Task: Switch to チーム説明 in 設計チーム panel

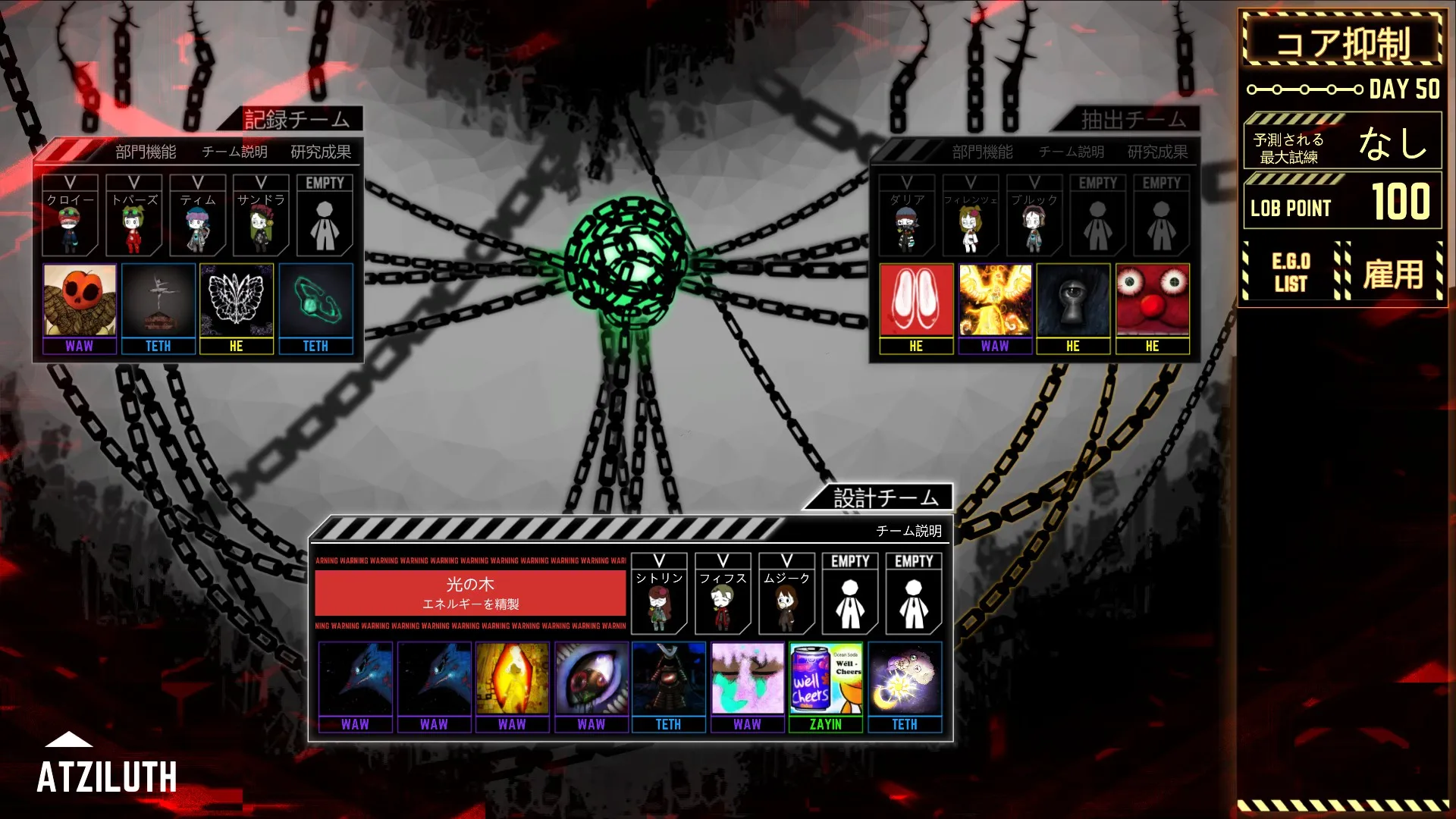Action: [908, 531]
